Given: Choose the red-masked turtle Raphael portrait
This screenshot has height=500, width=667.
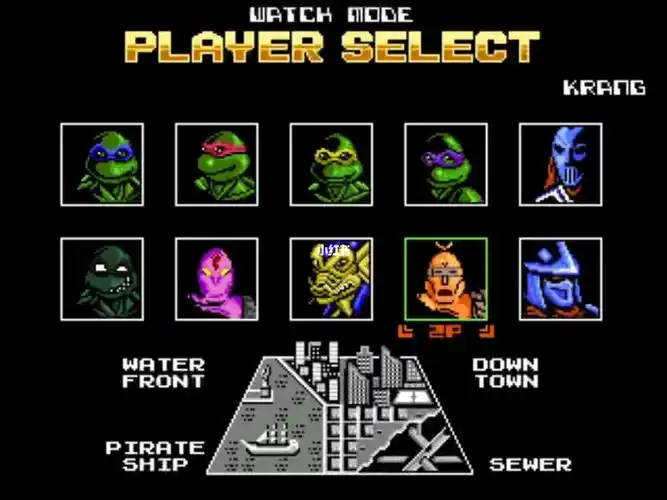Looking at the screenshot, I should click(x=217, y=164).
